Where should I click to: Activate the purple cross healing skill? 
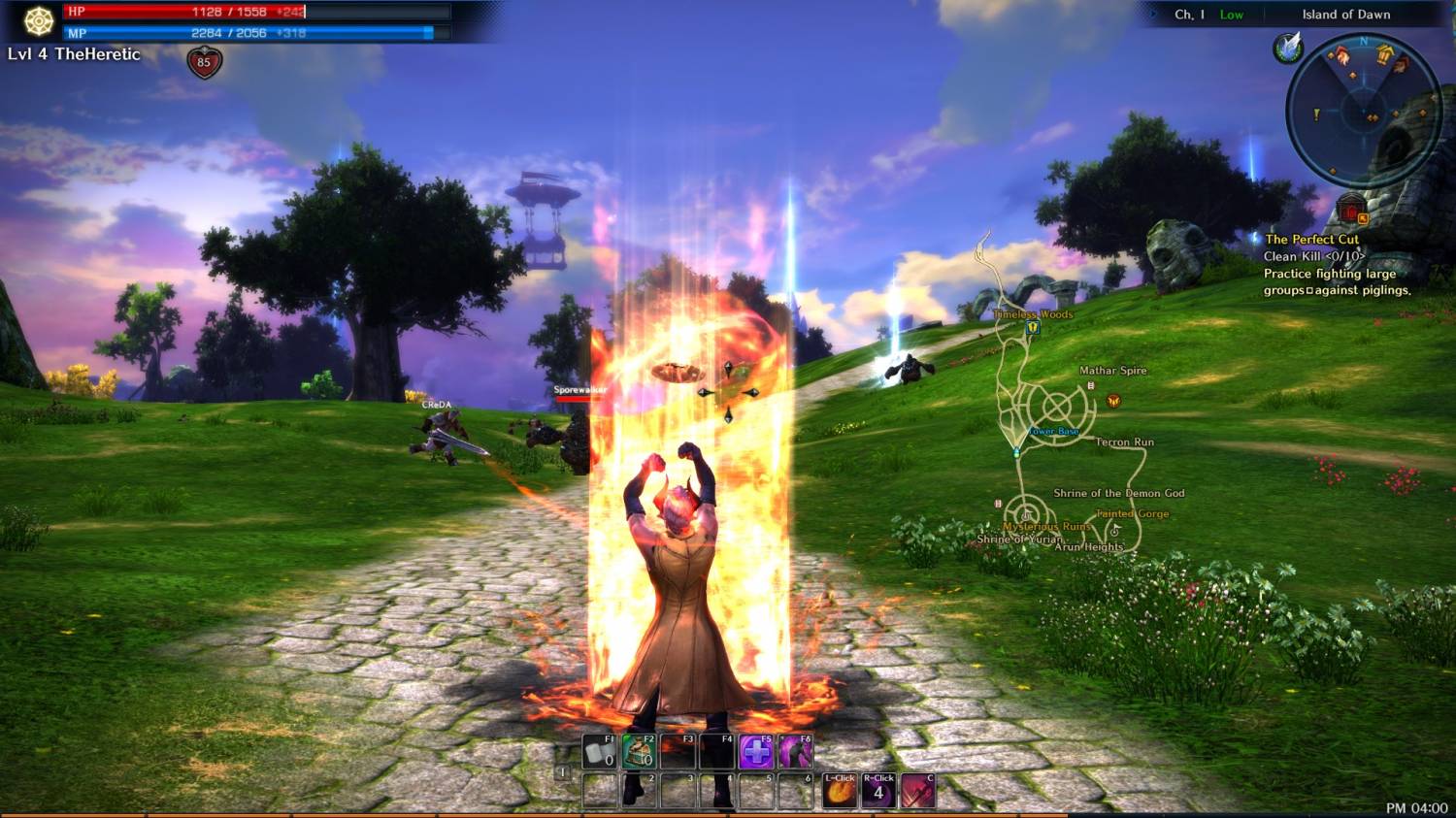(x=756, y=752)
